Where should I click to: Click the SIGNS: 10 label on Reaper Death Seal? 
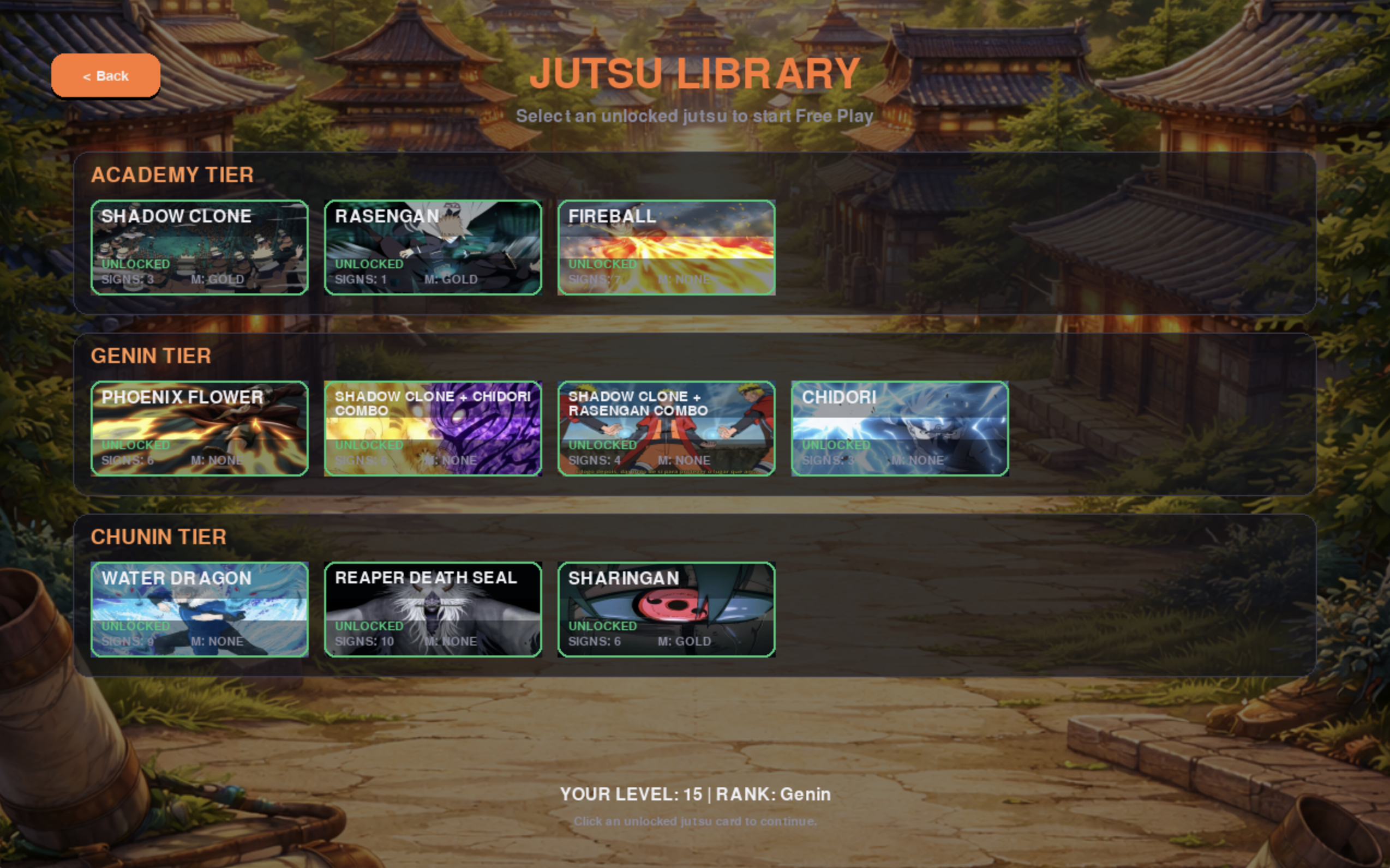(x=364, y=641)
